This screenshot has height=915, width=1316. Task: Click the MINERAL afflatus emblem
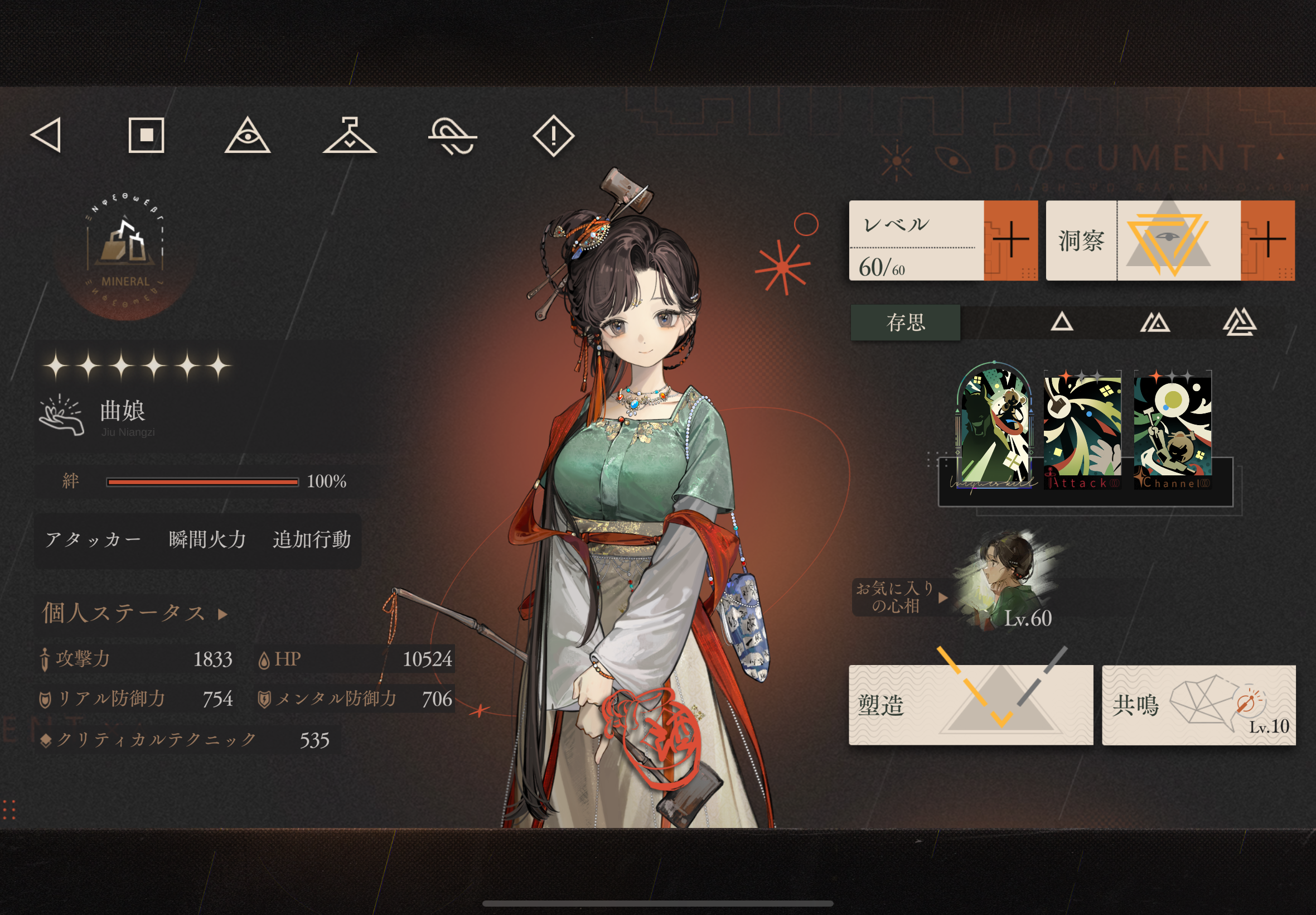point(125,255)
